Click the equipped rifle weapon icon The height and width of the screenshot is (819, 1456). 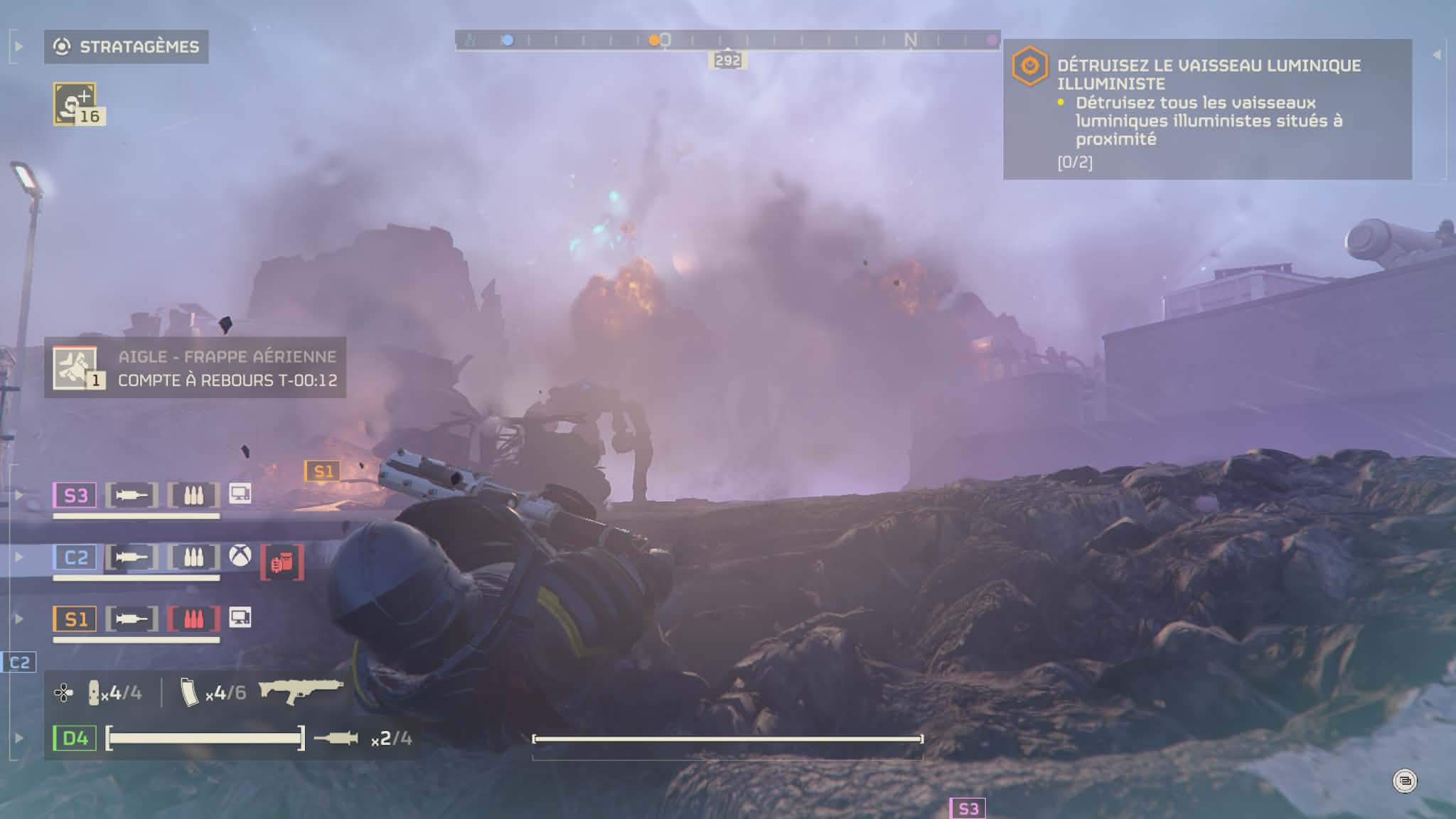[x=301, y=690]
